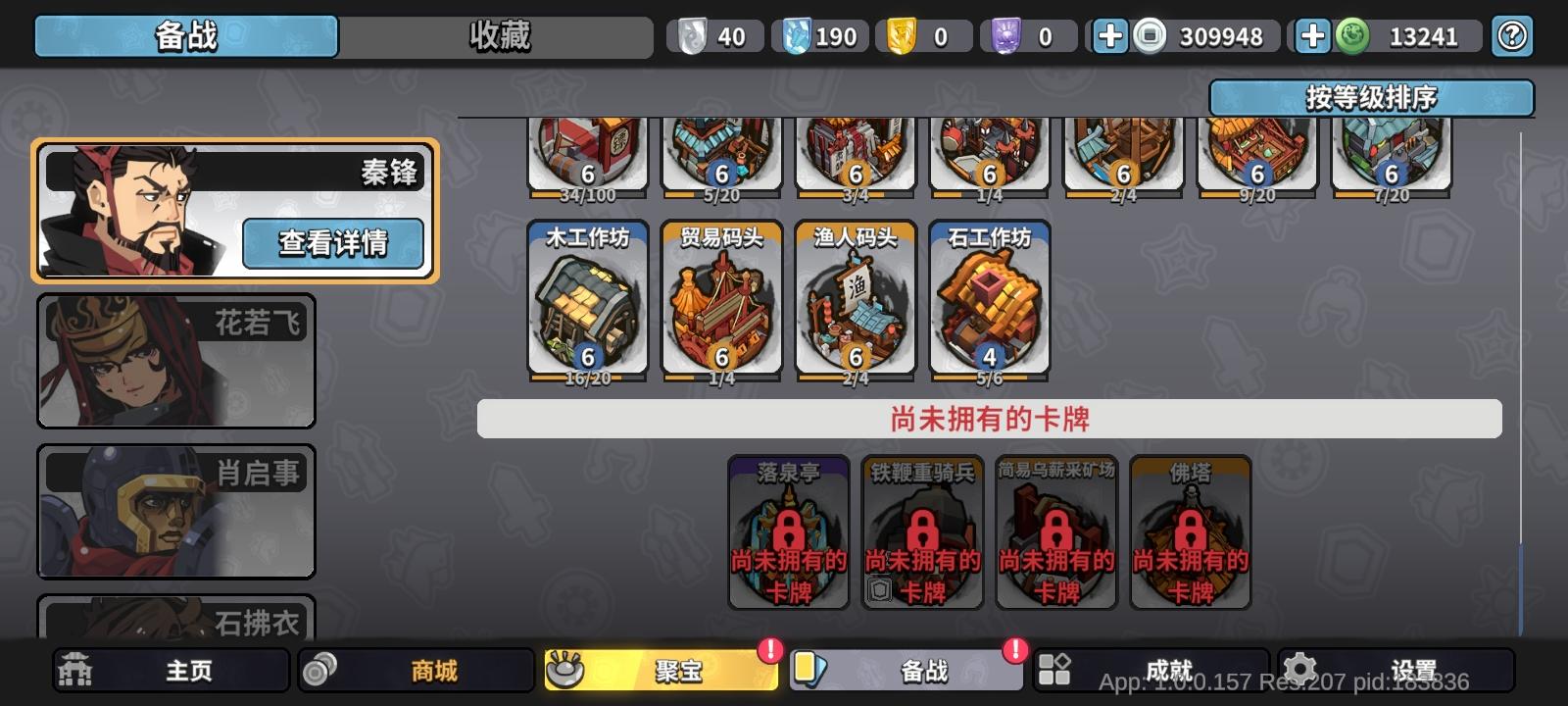
Task: Click the silver shield currency icon
Action: [x=697, y=35]
